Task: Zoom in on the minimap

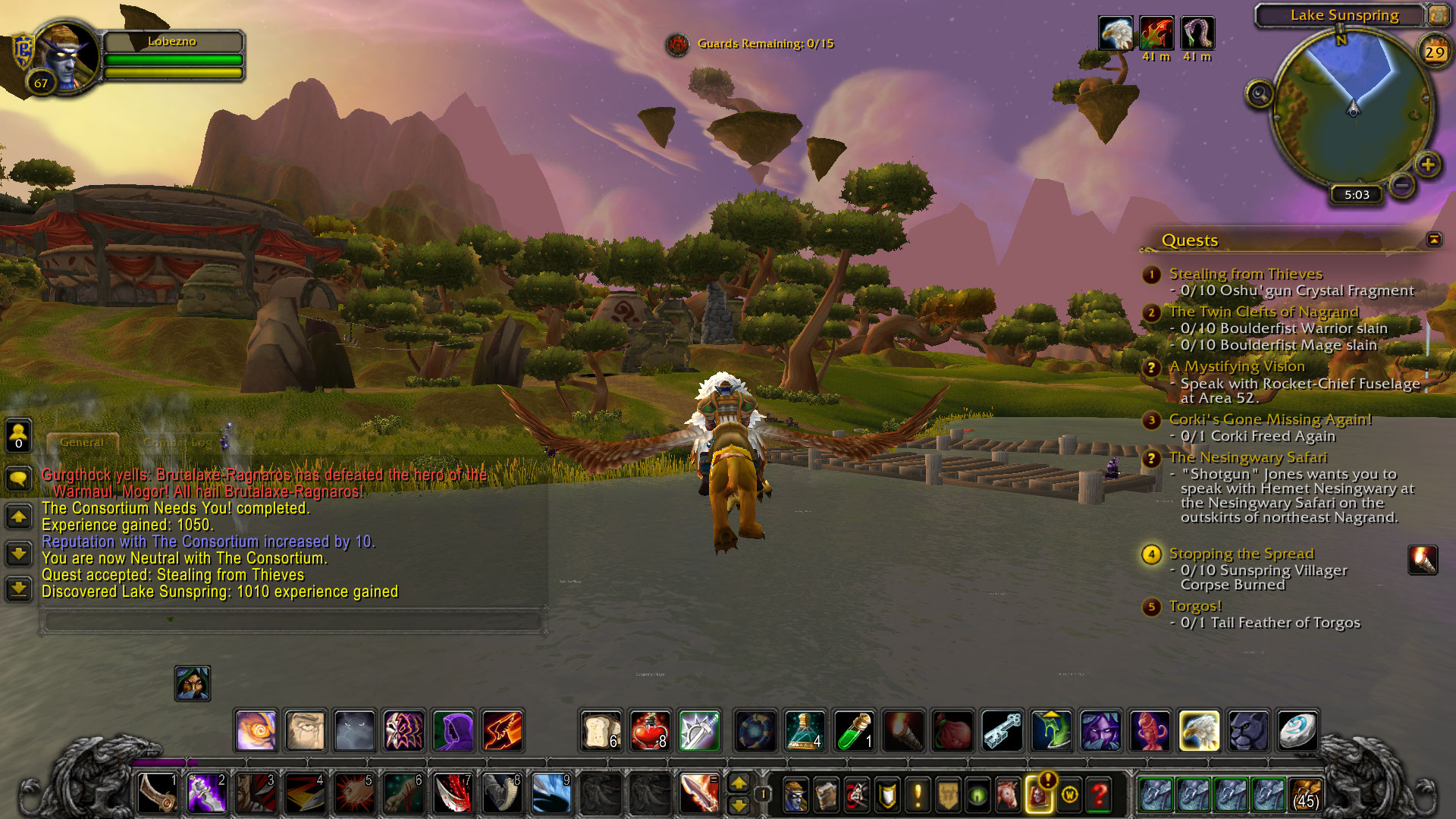Action: 1428,165
